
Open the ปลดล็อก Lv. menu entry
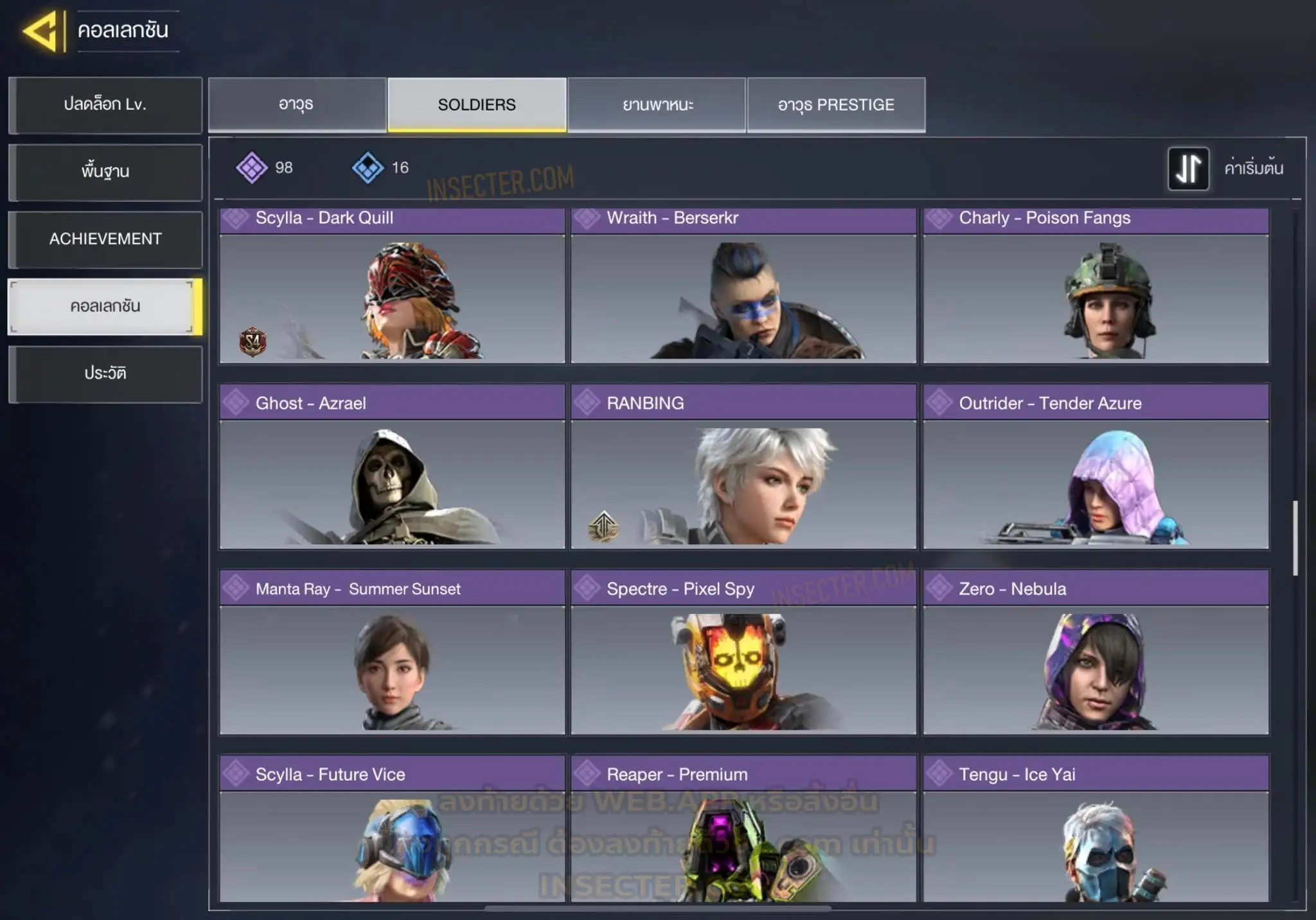pyautogui.click(x=105, y=105)
